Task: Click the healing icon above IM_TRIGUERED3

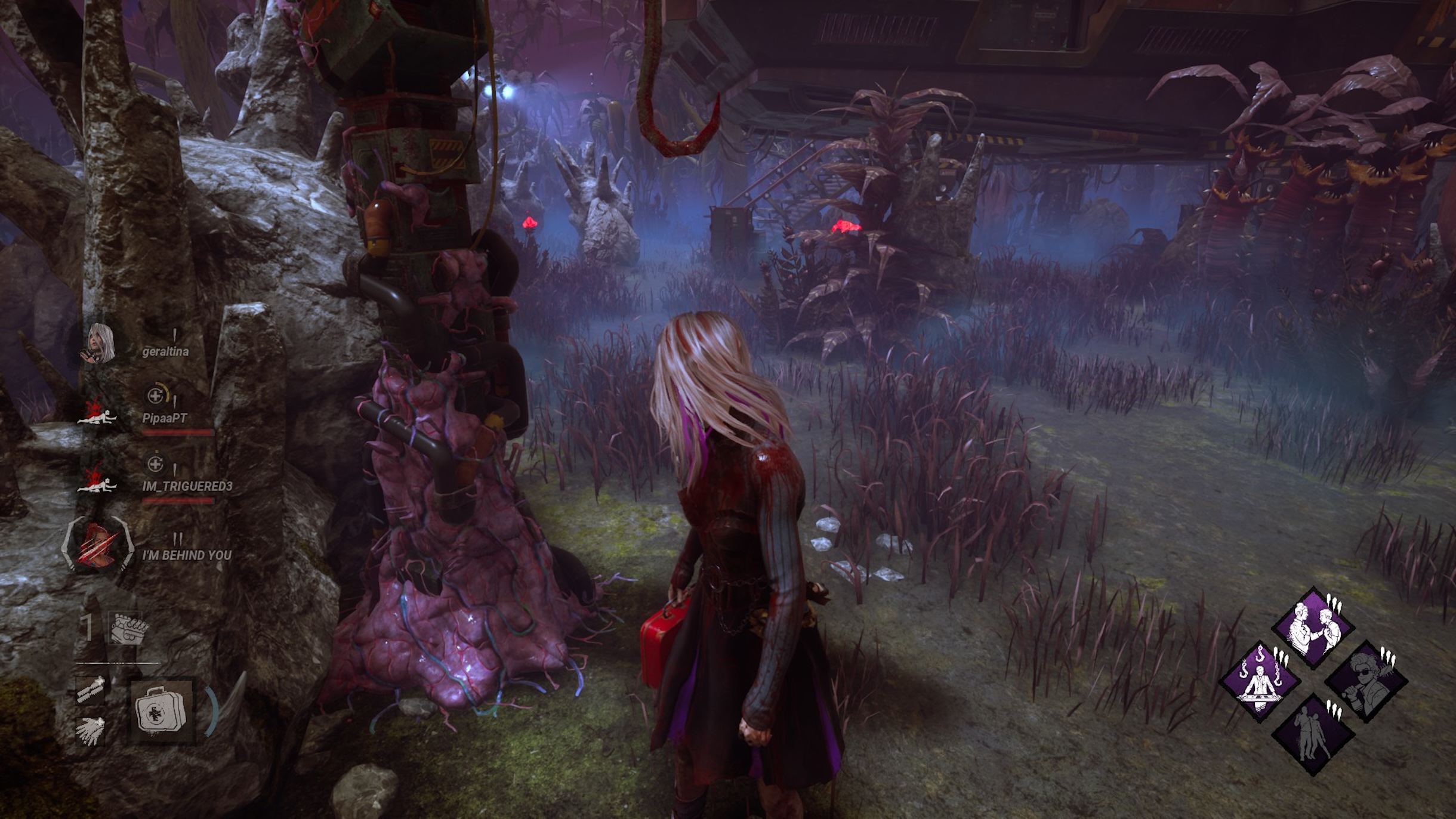Action: (x=155, y=463)
